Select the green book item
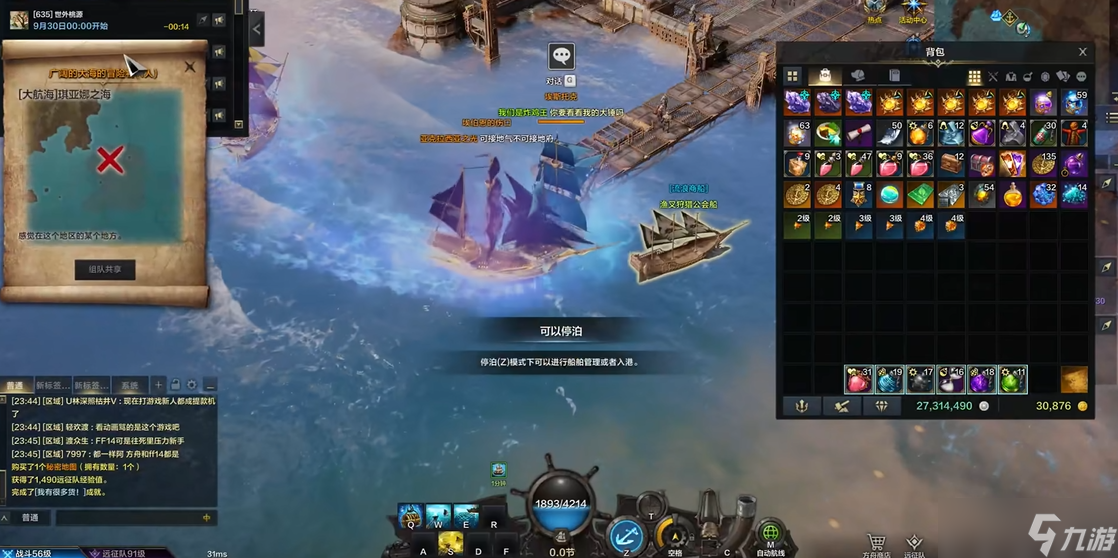This screenshot has height=558, width=1118. [x=919, y=194]
